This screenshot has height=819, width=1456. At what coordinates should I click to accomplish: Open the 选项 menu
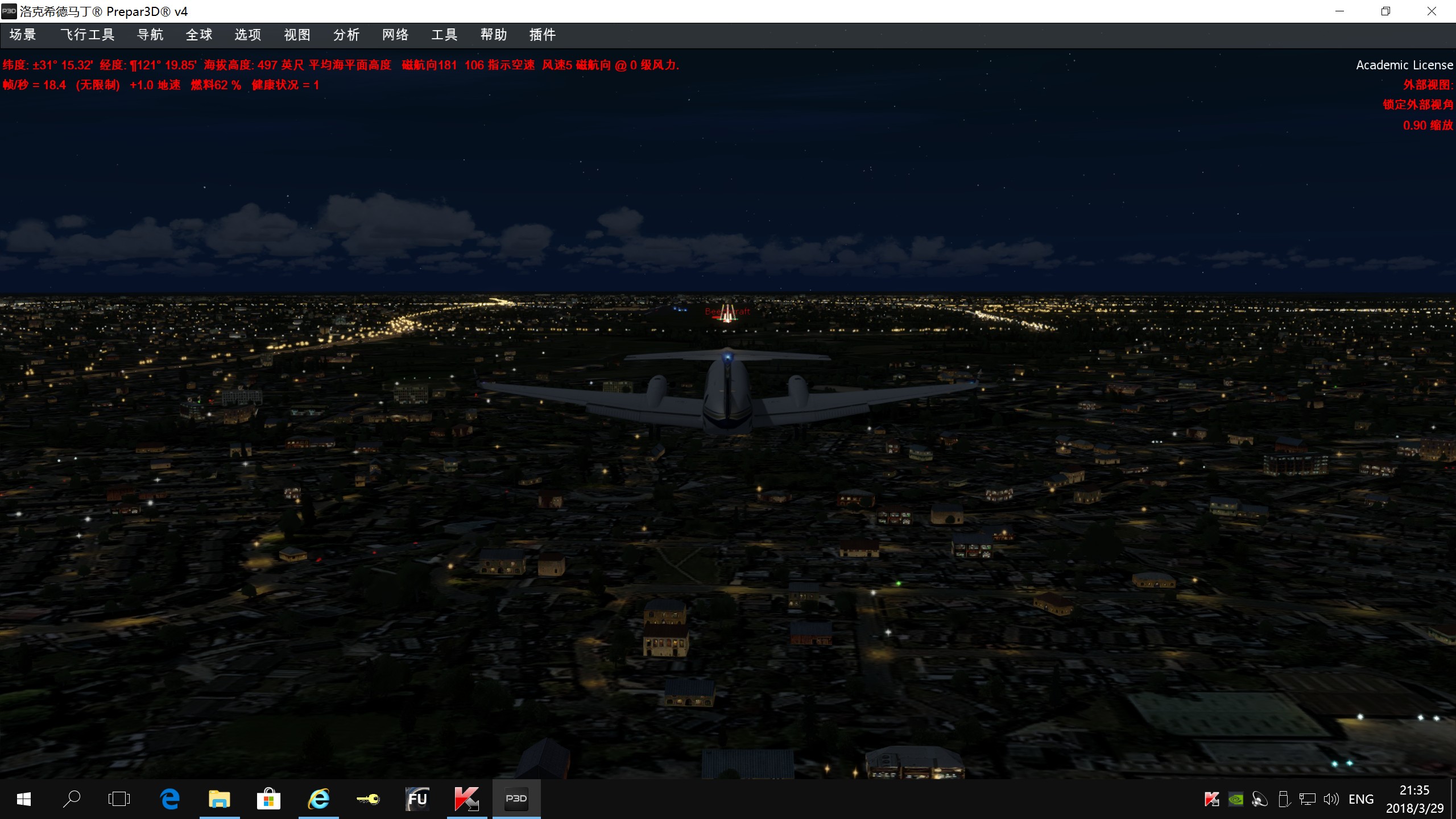pos(248,35)
